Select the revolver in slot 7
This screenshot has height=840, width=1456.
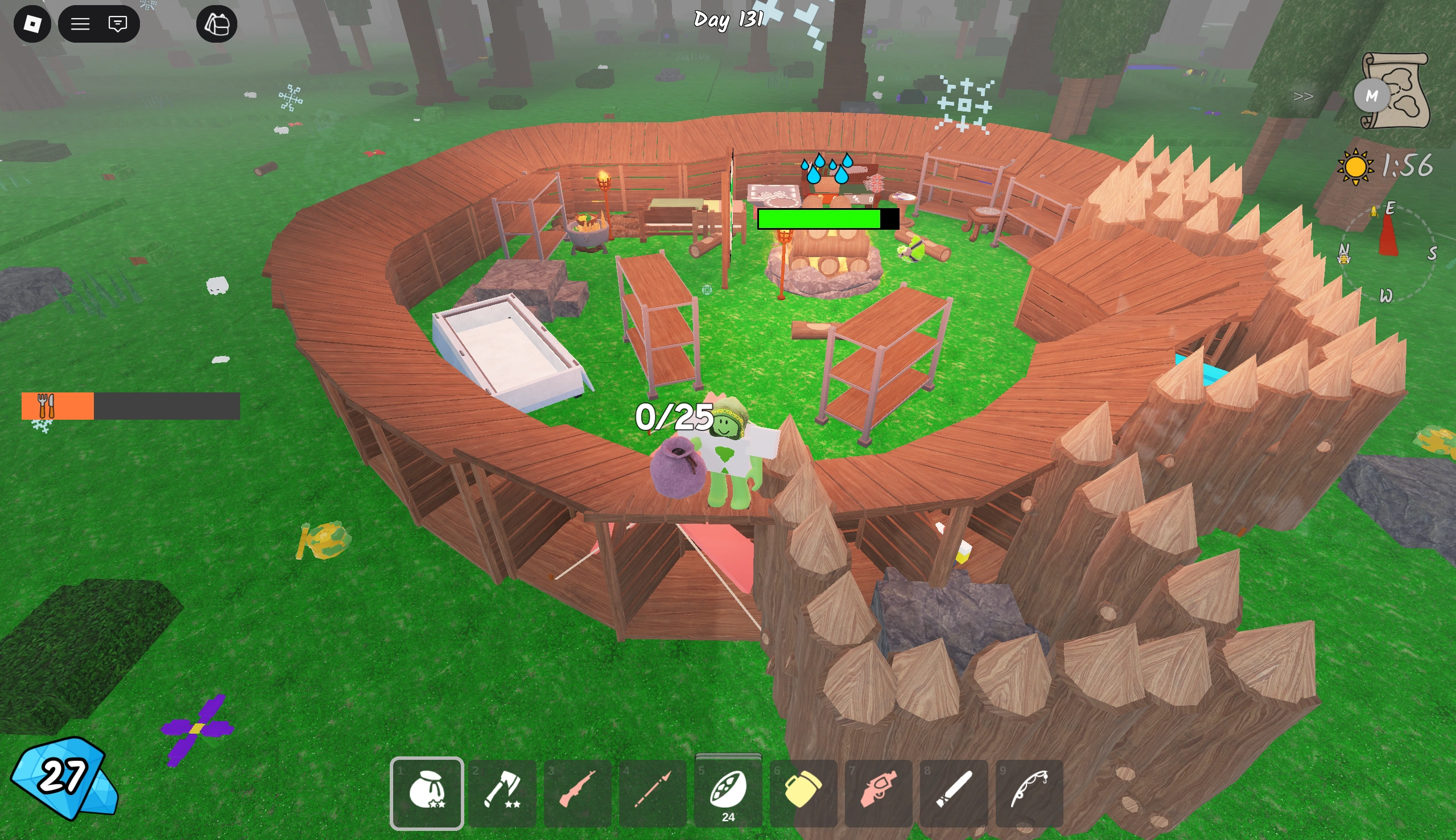pos(880,795)
